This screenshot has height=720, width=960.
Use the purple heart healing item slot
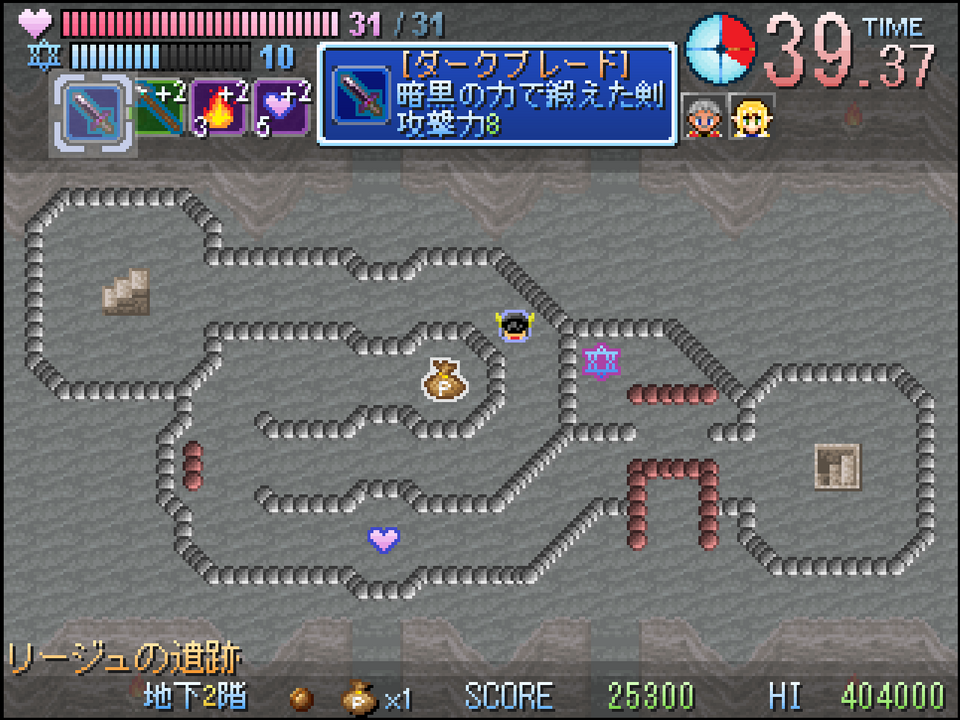coord(280,107)
